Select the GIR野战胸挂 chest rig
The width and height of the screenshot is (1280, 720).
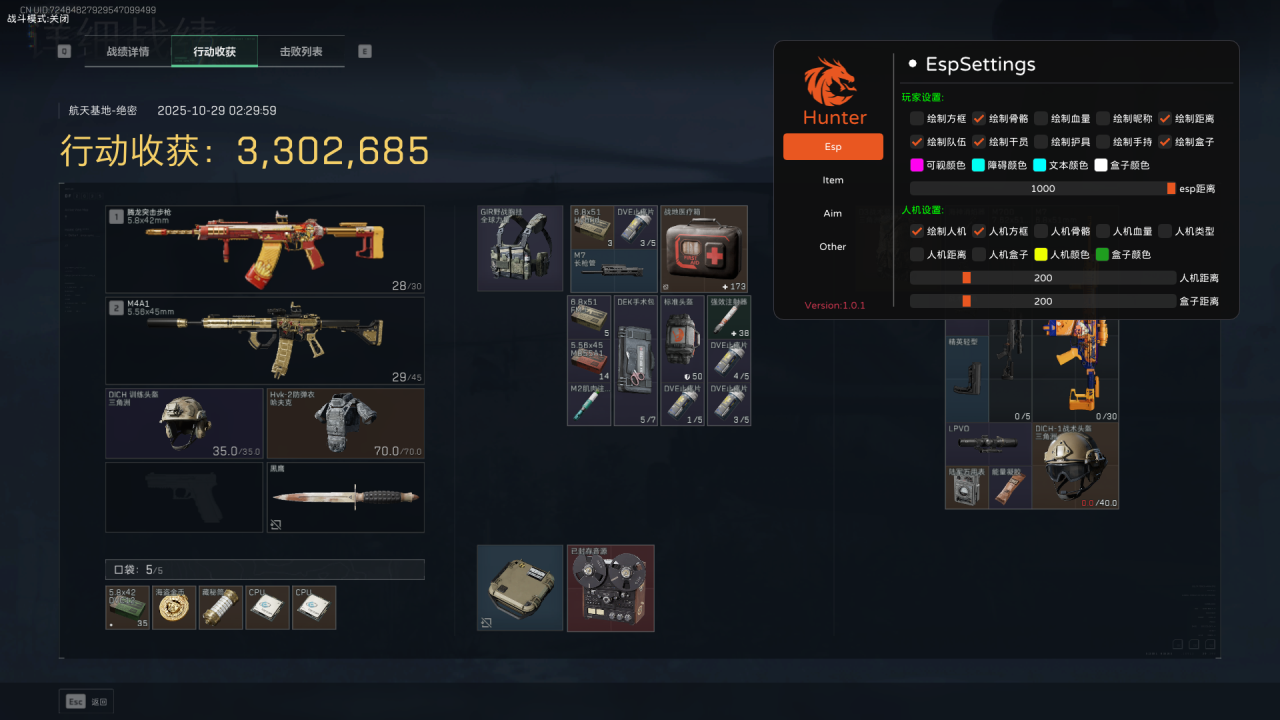[x=520, y=248]
